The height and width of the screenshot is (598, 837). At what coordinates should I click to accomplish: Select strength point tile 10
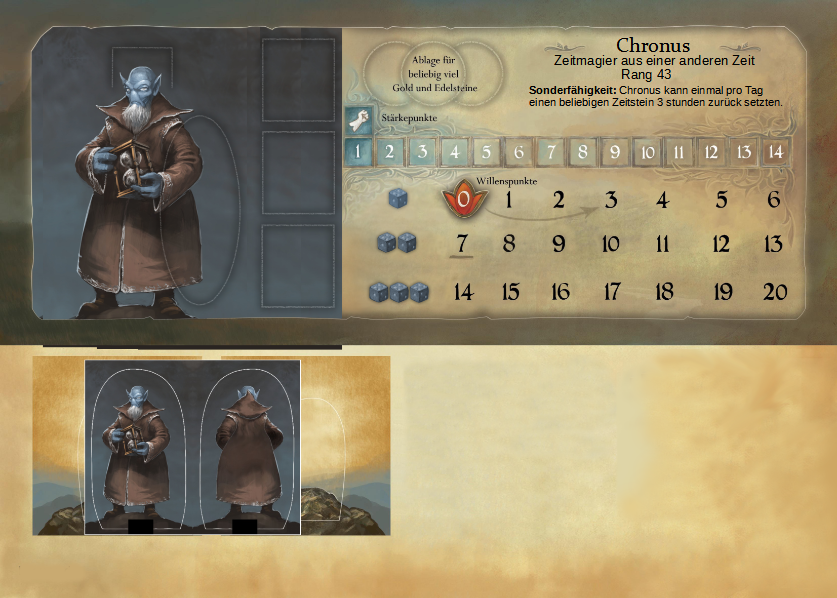point(646,153)
